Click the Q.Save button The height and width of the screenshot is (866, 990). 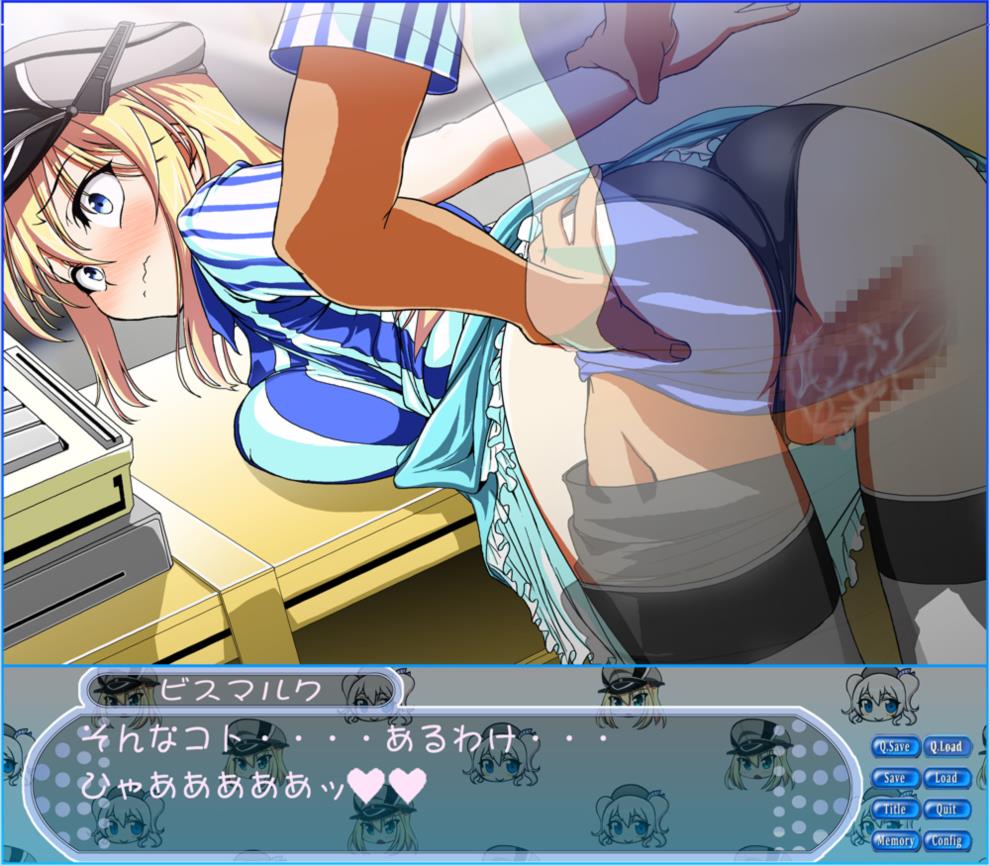(894, 746)
